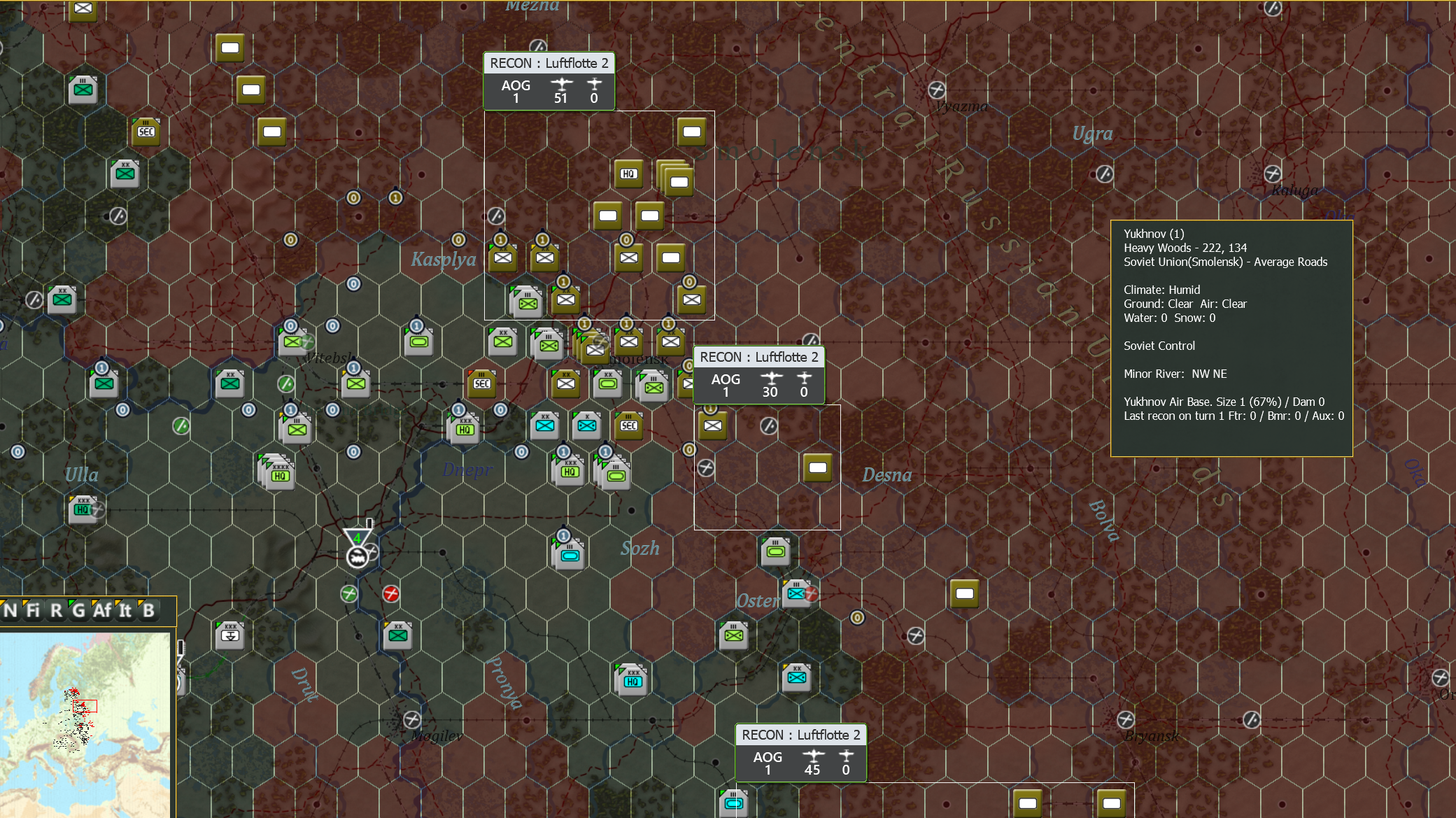1456x818 pixels.
Task: Select the Luftflotte 2 recon mission with 51 aircraft
Action: click(549, 81)
